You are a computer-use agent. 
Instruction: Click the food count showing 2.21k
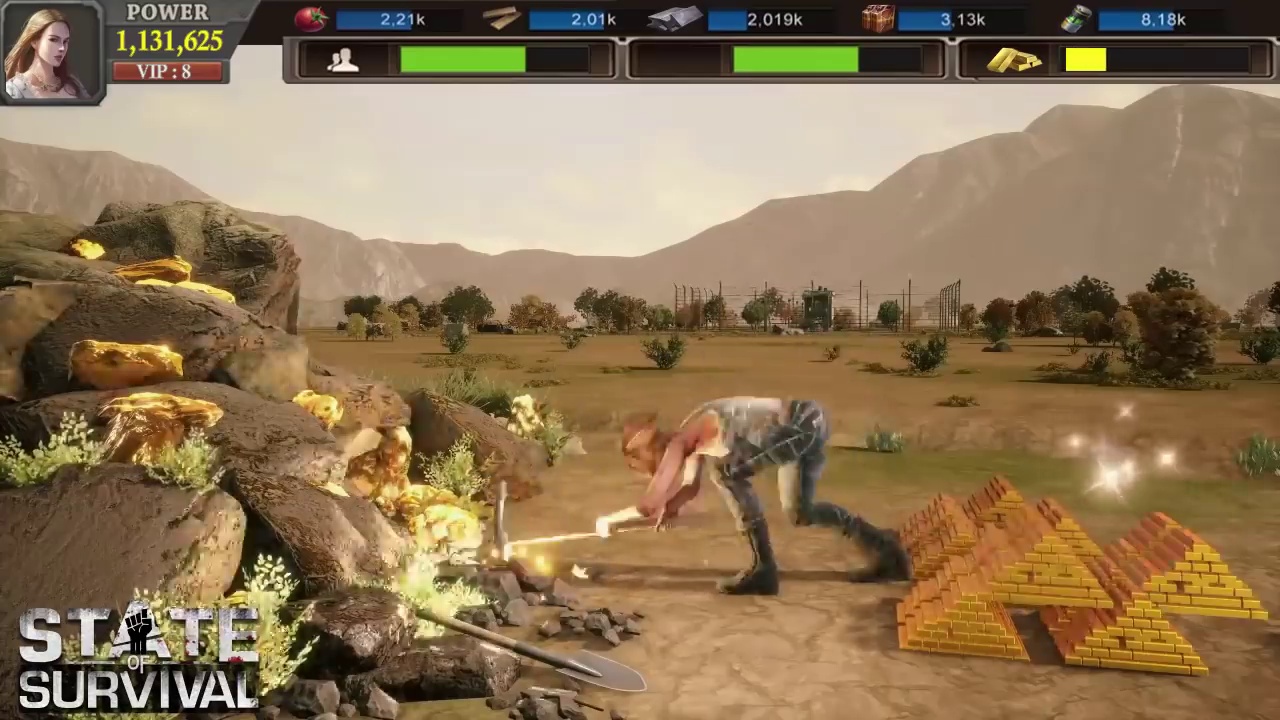click(x=402, y=19)
